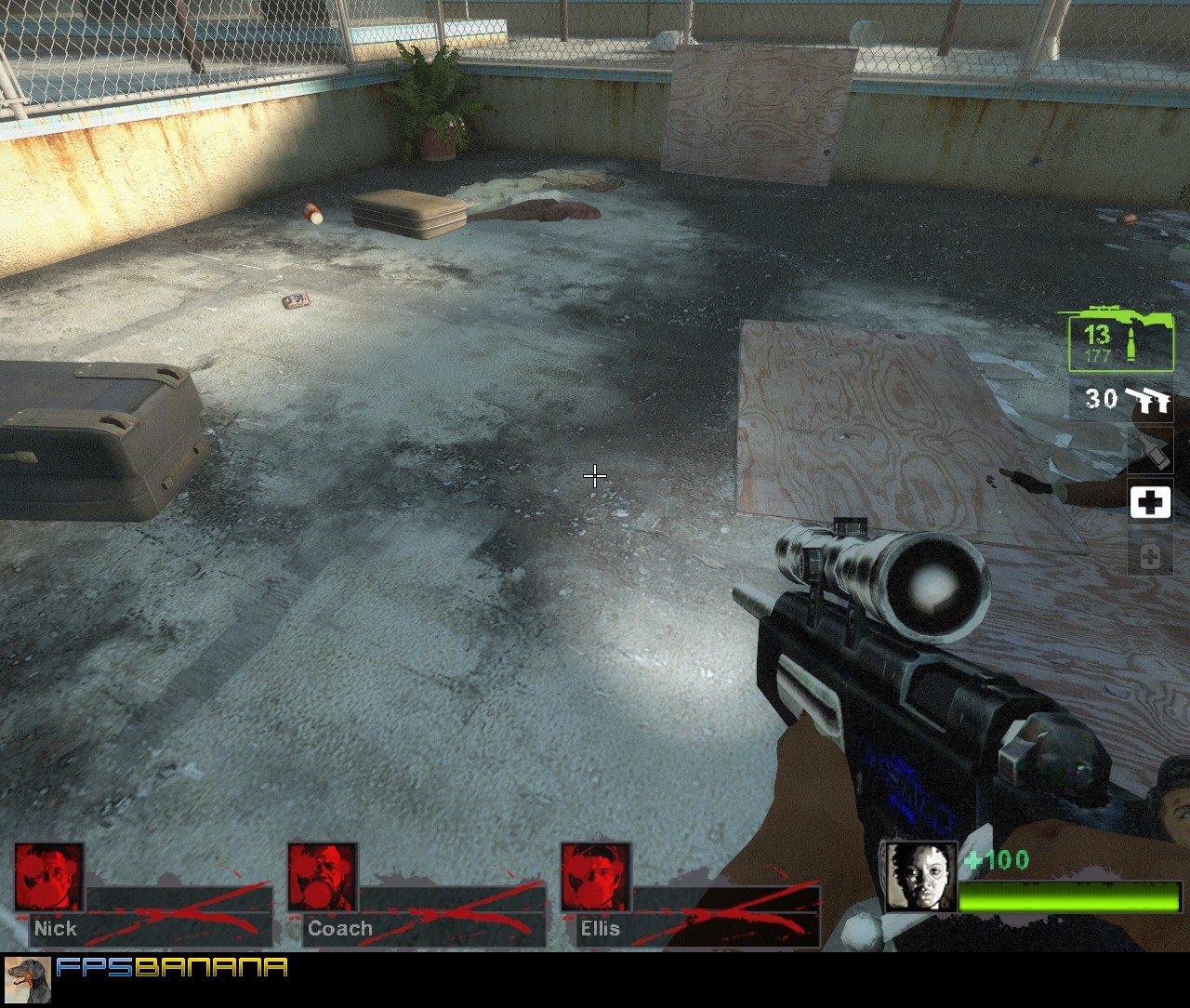
Task: Click the Coach name label
Action: click(x=340, y=929)
